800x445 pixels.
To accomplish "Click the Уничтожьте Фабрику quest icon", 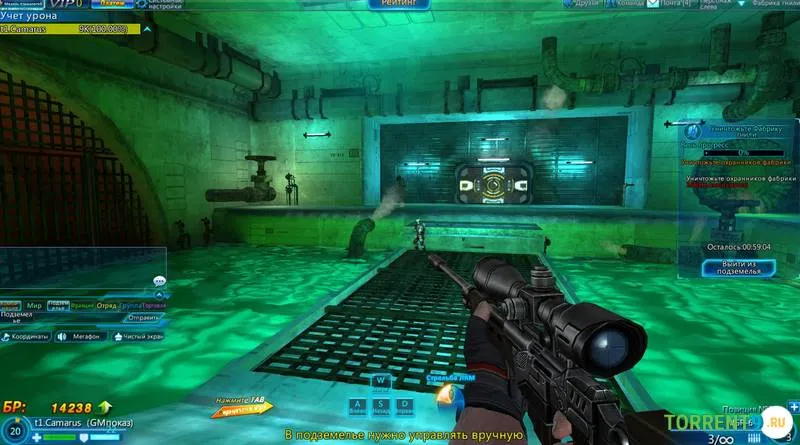I will click(x=691, y=131).
